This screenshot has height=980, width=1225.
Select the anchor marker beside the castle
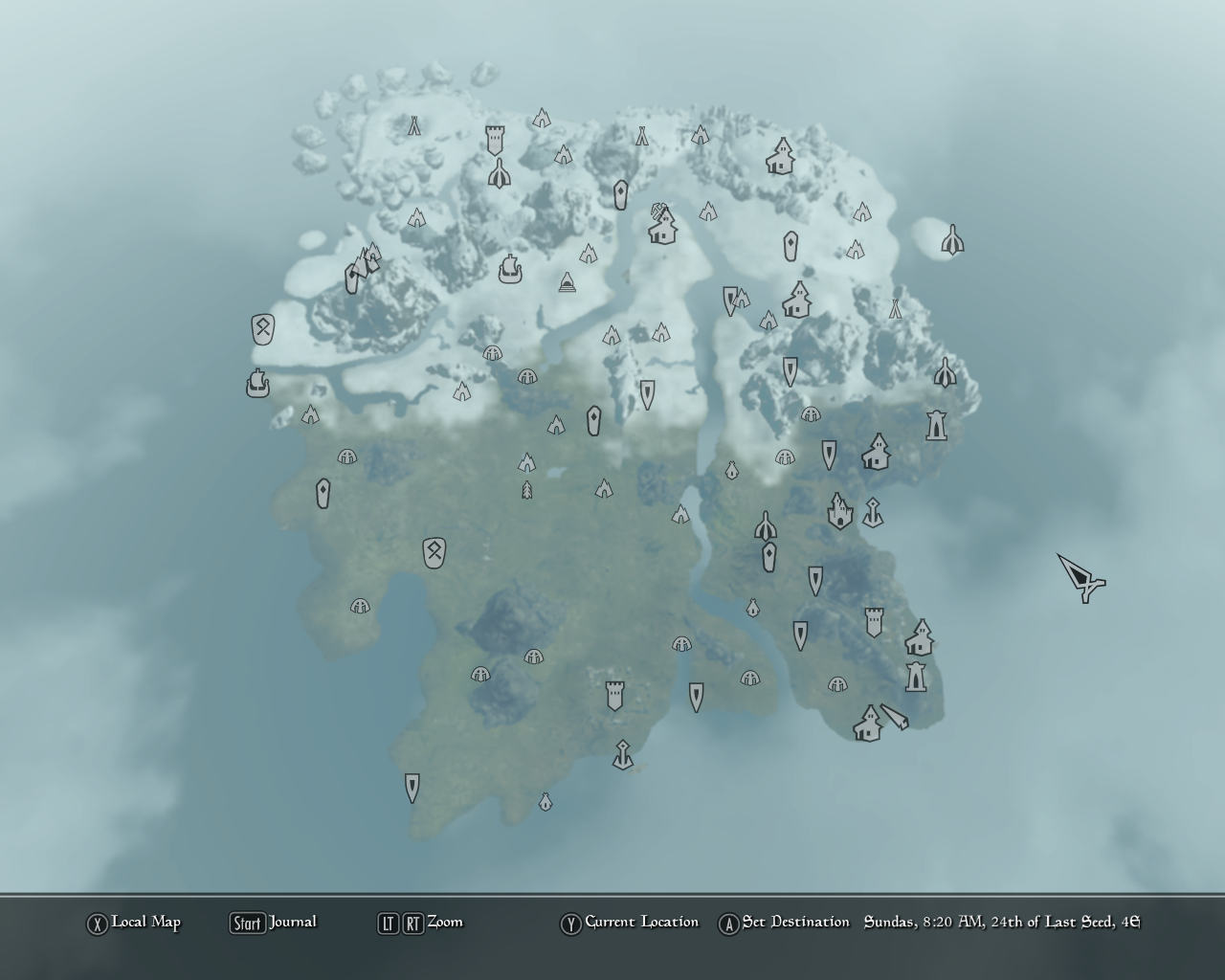[x=872, y=513]
